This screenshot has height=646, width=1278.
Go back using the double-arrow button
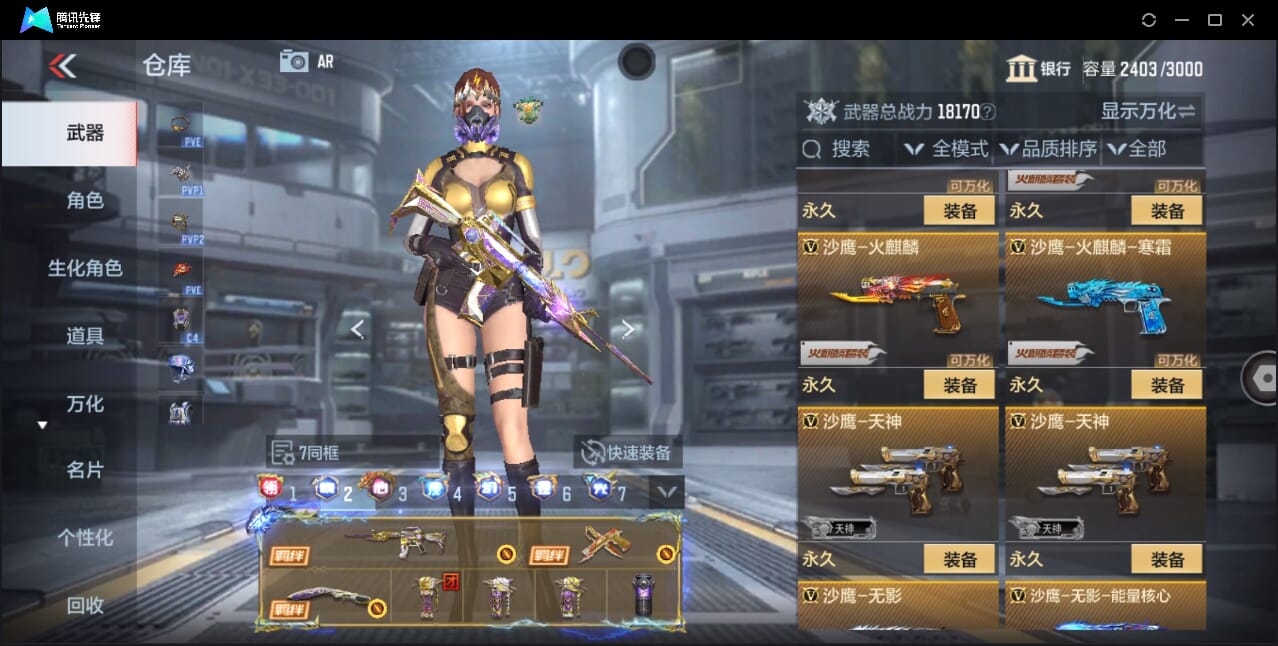click(62, 66)
